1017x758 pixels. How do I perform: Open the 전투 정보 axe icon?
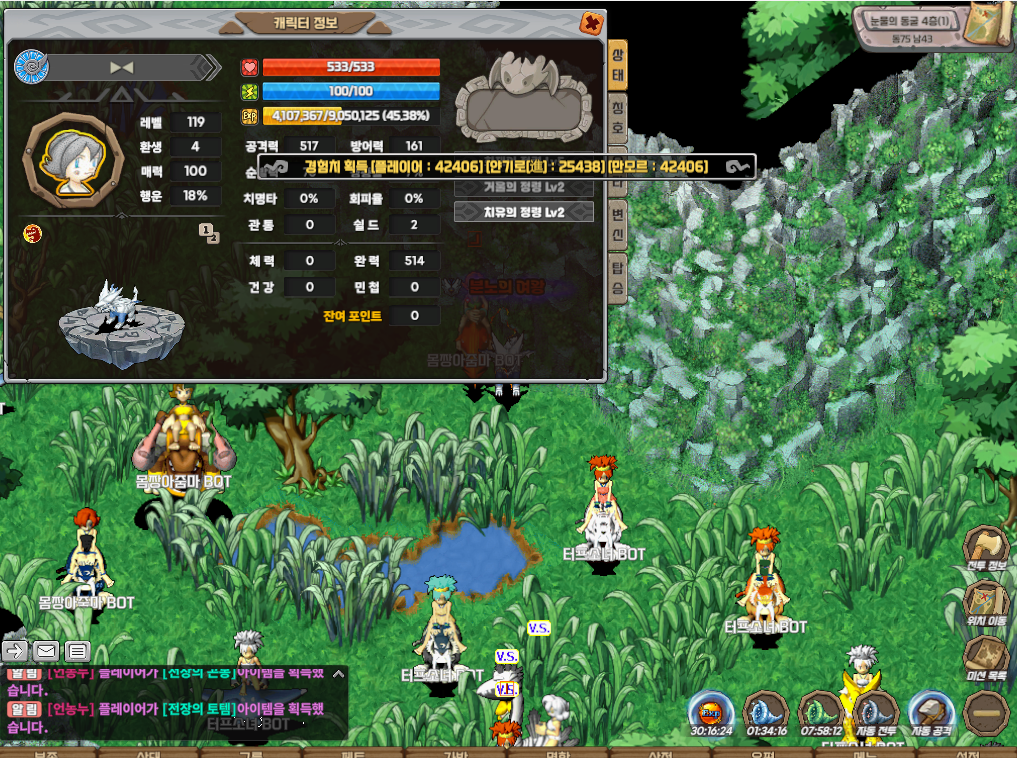984,548
